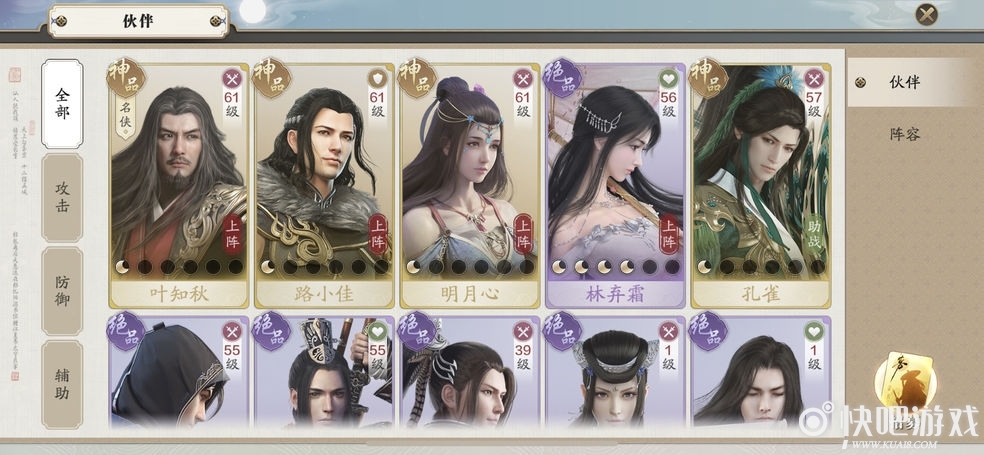The width and height of the screenshot is (984, 455).
Task: Choose the 叶知秋 companion card
Action: (x=178, y=185)
